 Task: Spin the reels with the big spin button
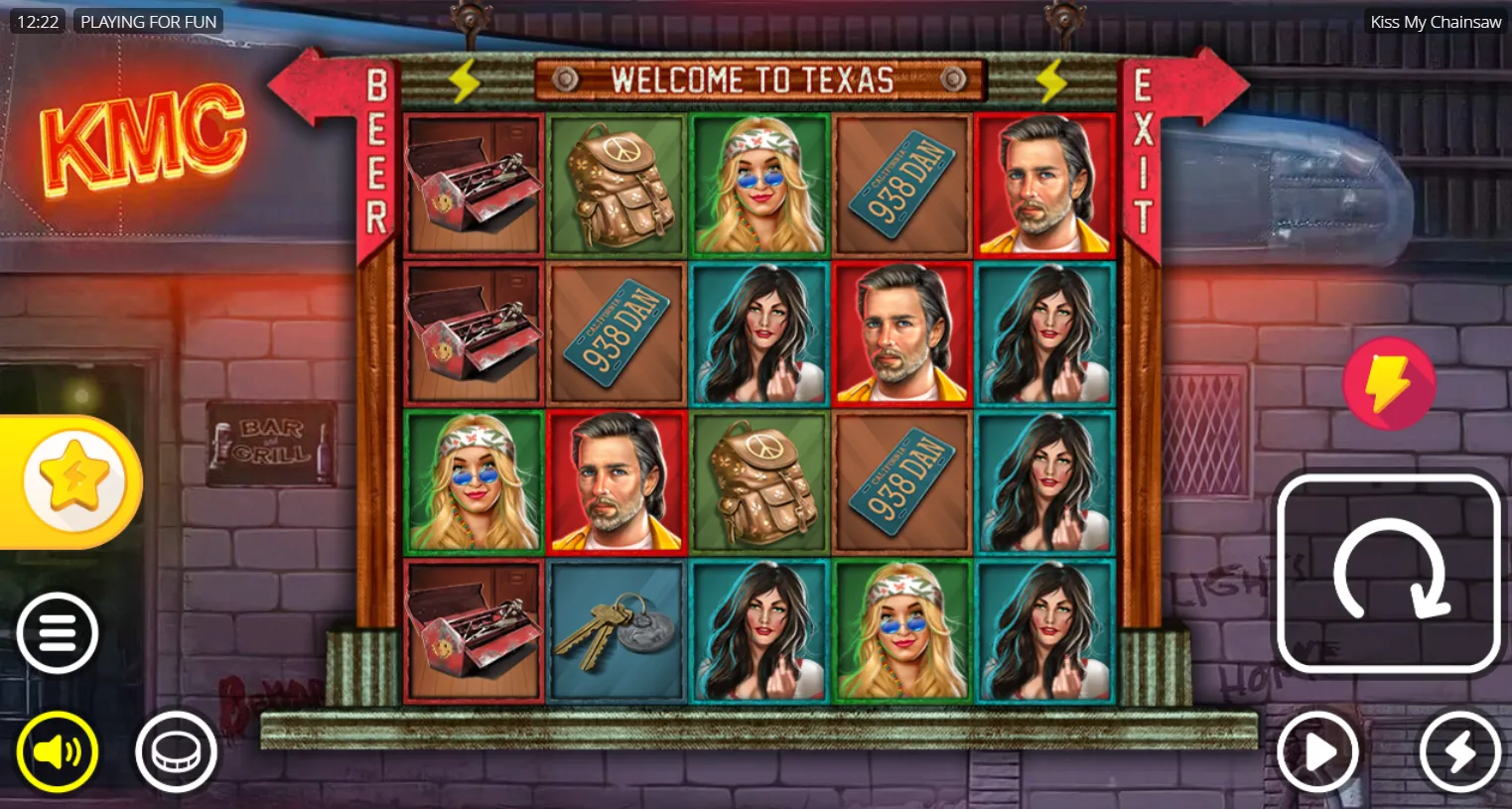(1388, 573)
